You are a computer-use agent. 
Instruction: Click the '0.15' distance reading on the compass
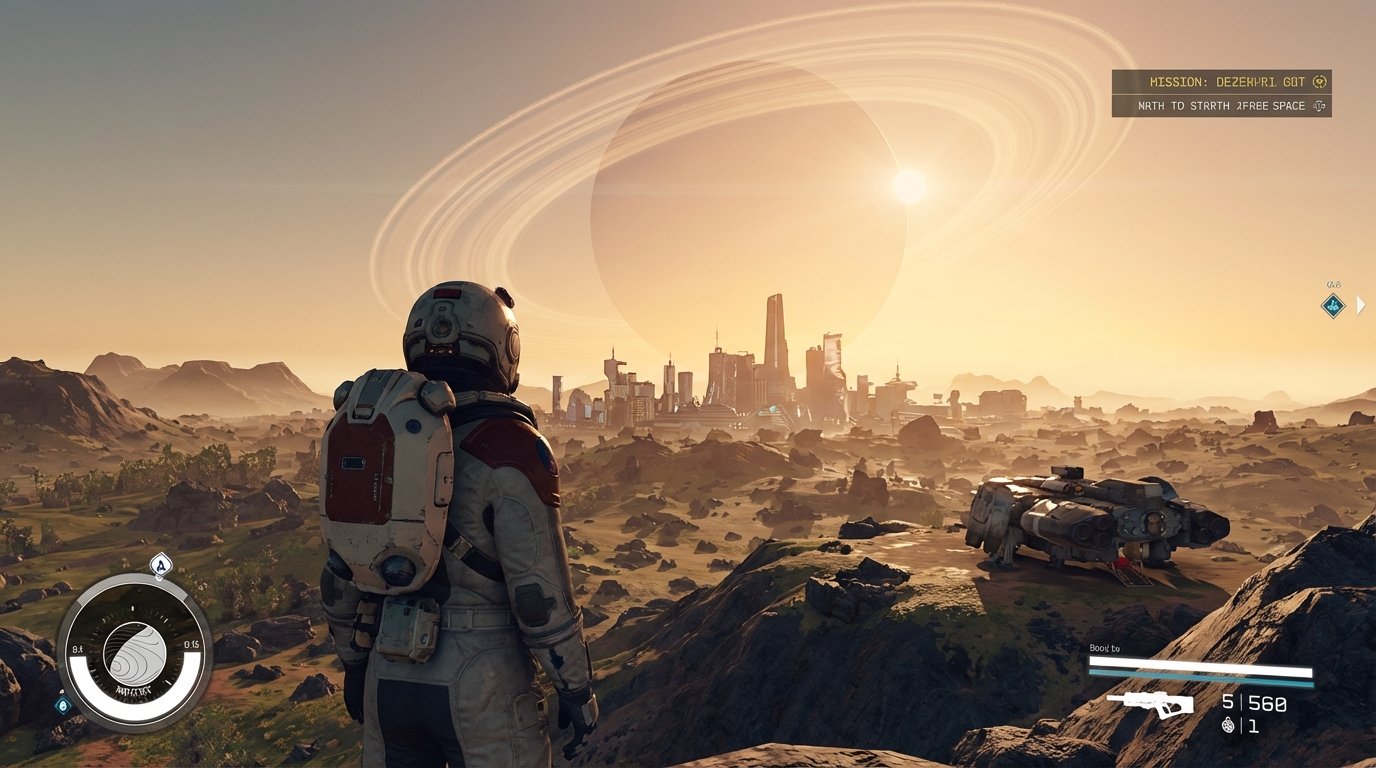(x=192, y=645)
